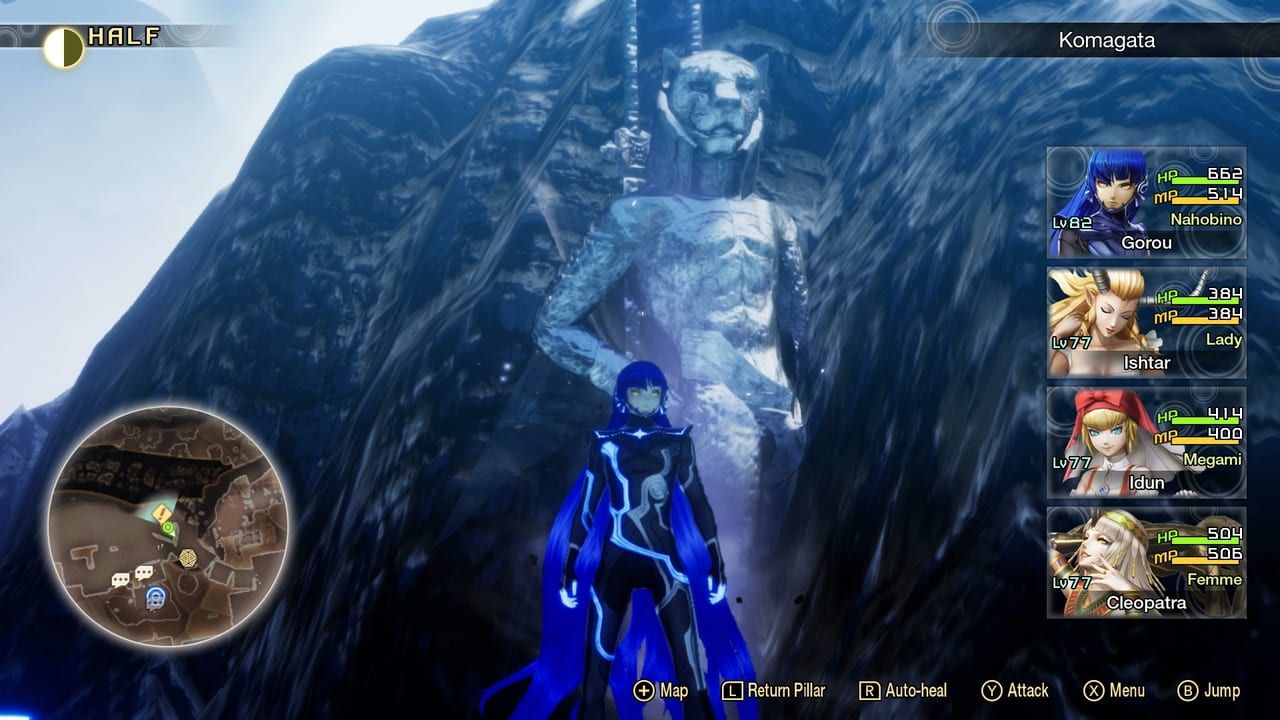Screen dimensions: 1280x720
Task: Click the Komagata area name banner
Action: pyautogui.click(x=1105, y=42)
